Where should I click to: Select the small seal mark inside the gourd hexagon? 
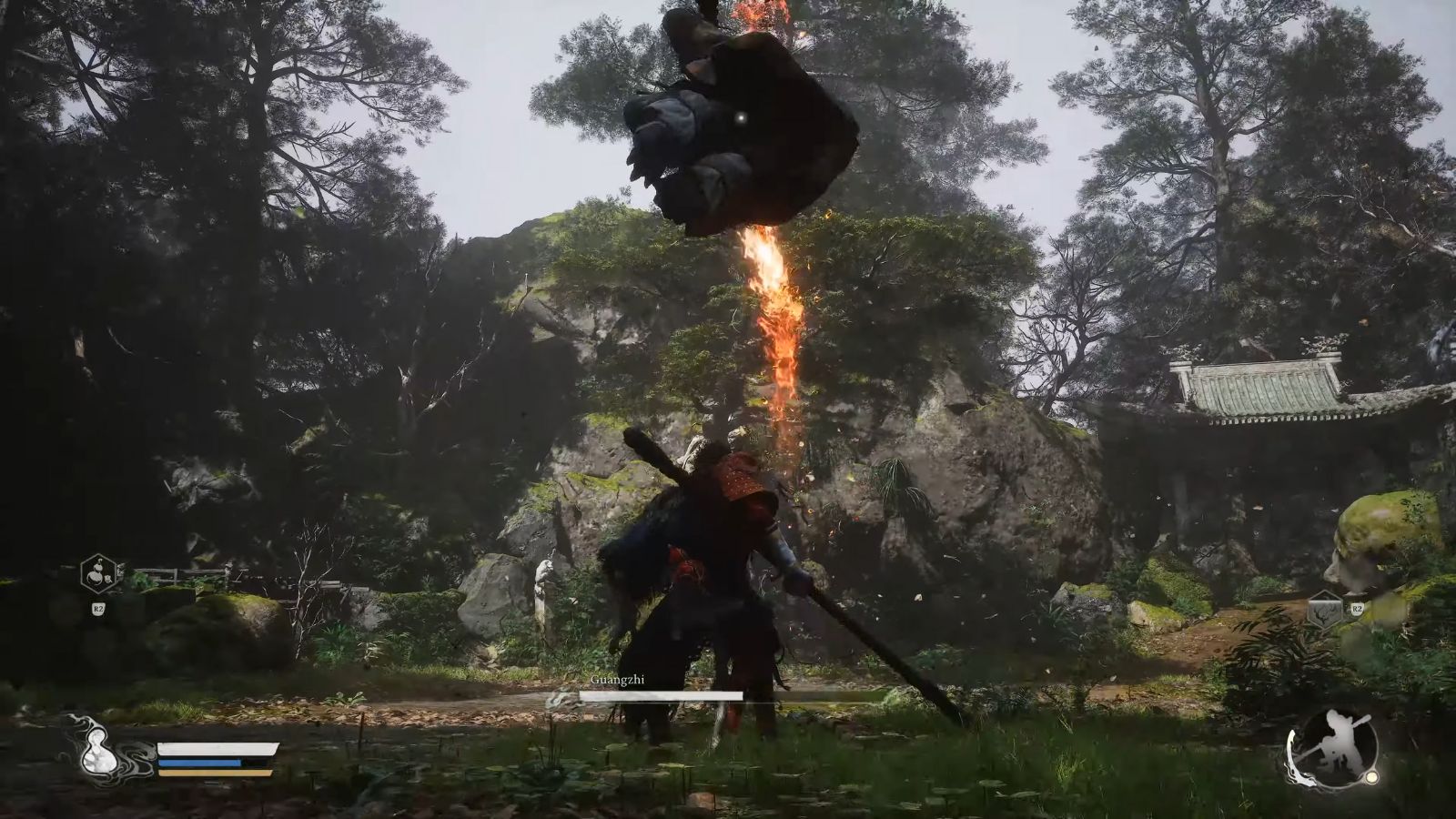point(109,580)
